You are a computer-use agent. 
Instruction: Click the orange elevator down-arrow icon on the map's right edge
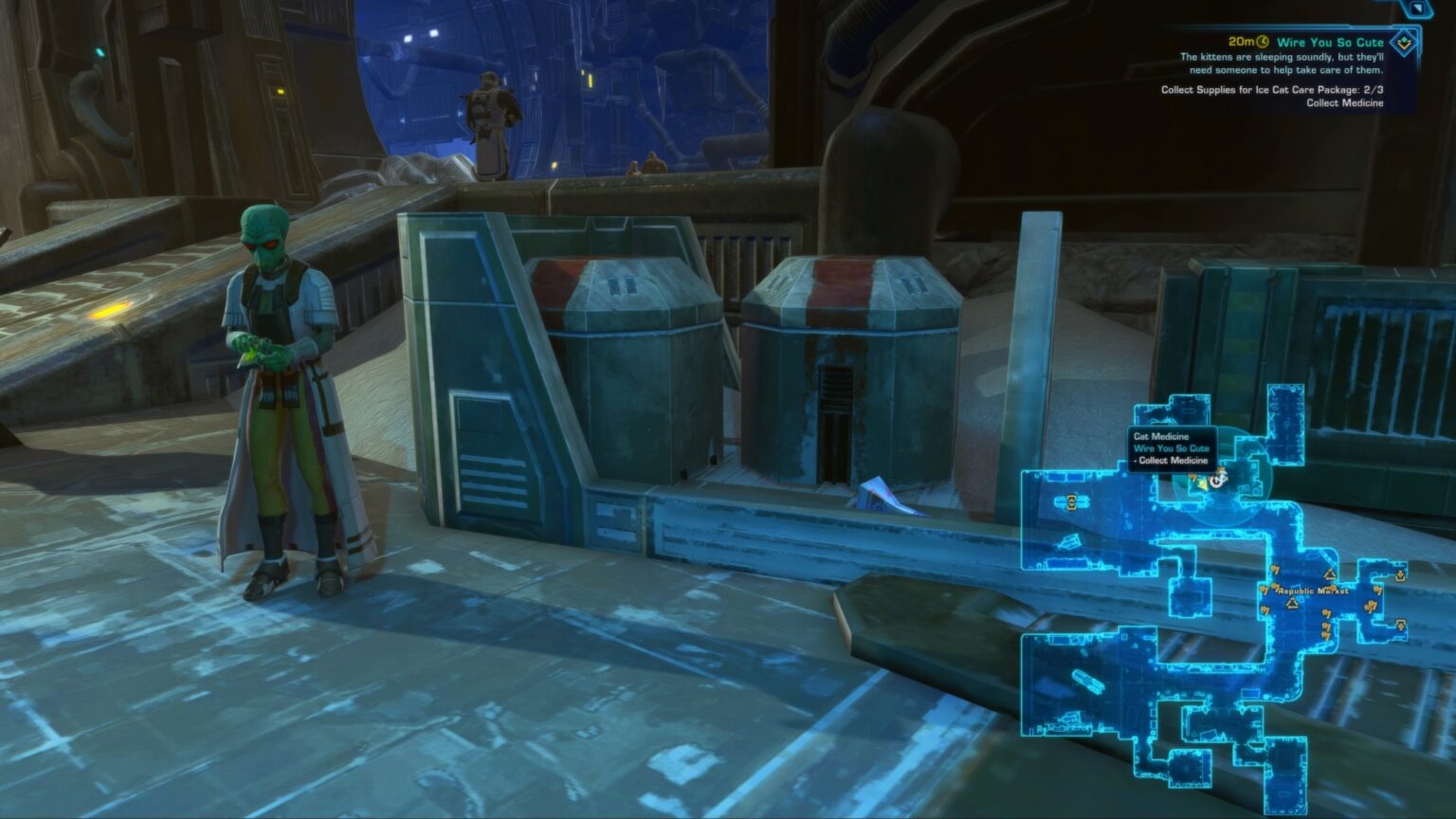point(1400,574)
